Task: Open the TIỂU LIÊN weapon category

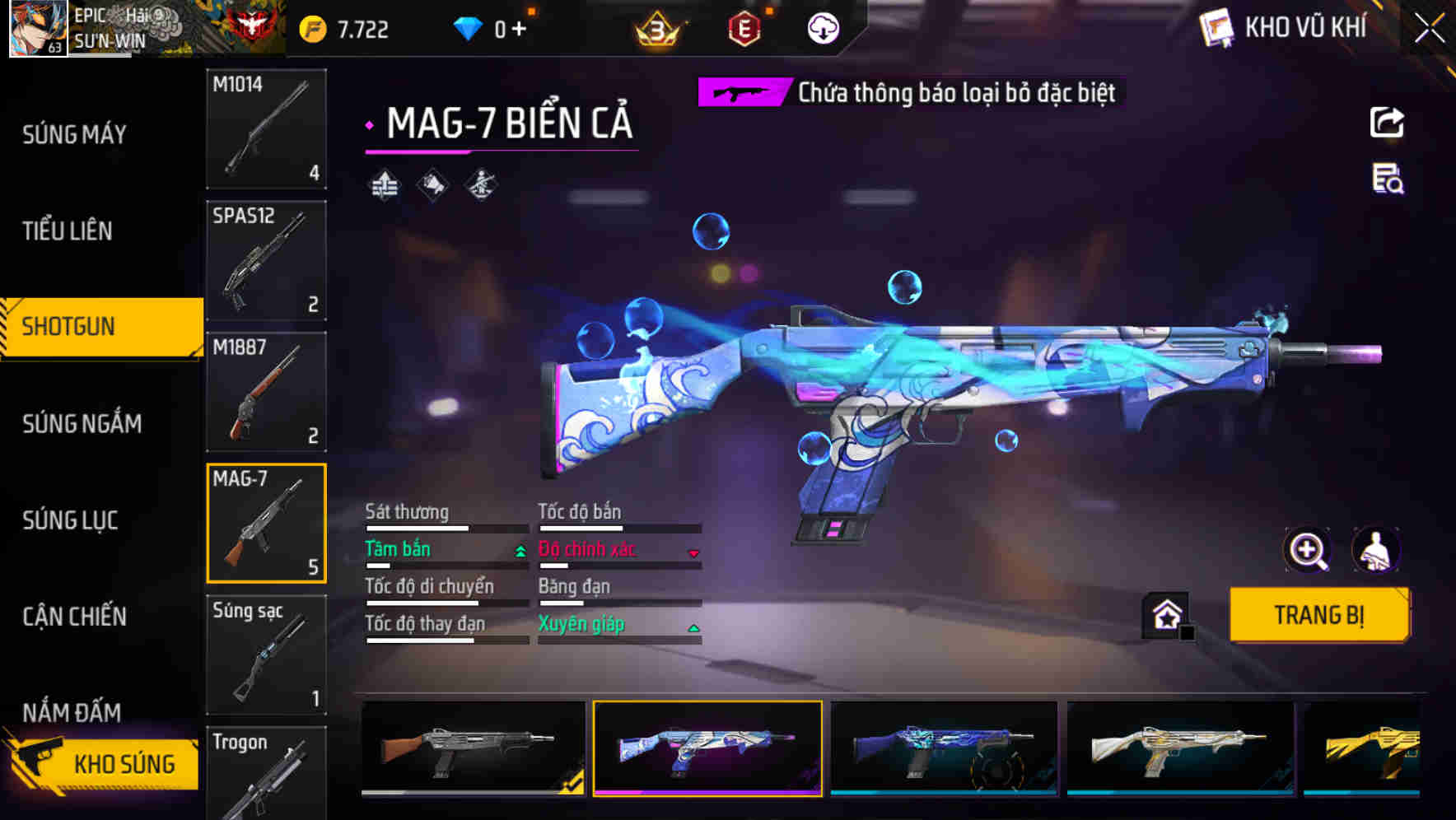Action: (x=68, y=231)
